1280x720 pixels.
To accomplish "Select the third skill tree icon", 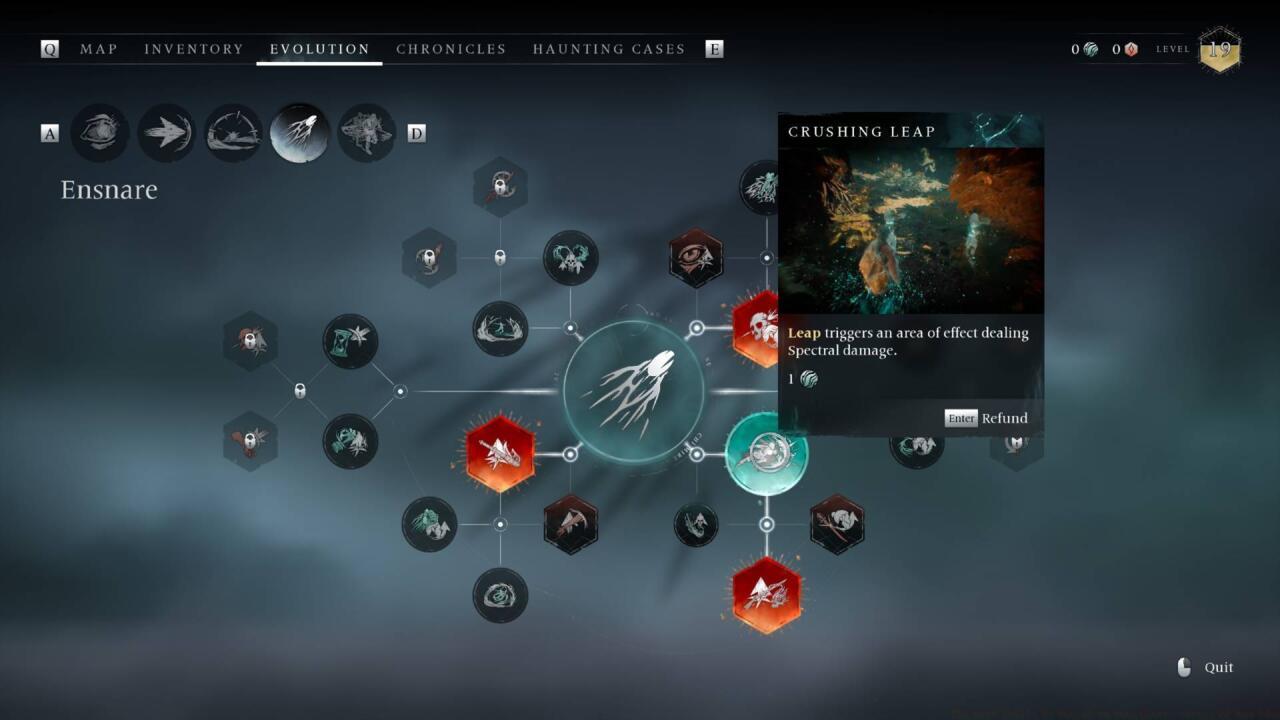I will [x=233, y=133].
